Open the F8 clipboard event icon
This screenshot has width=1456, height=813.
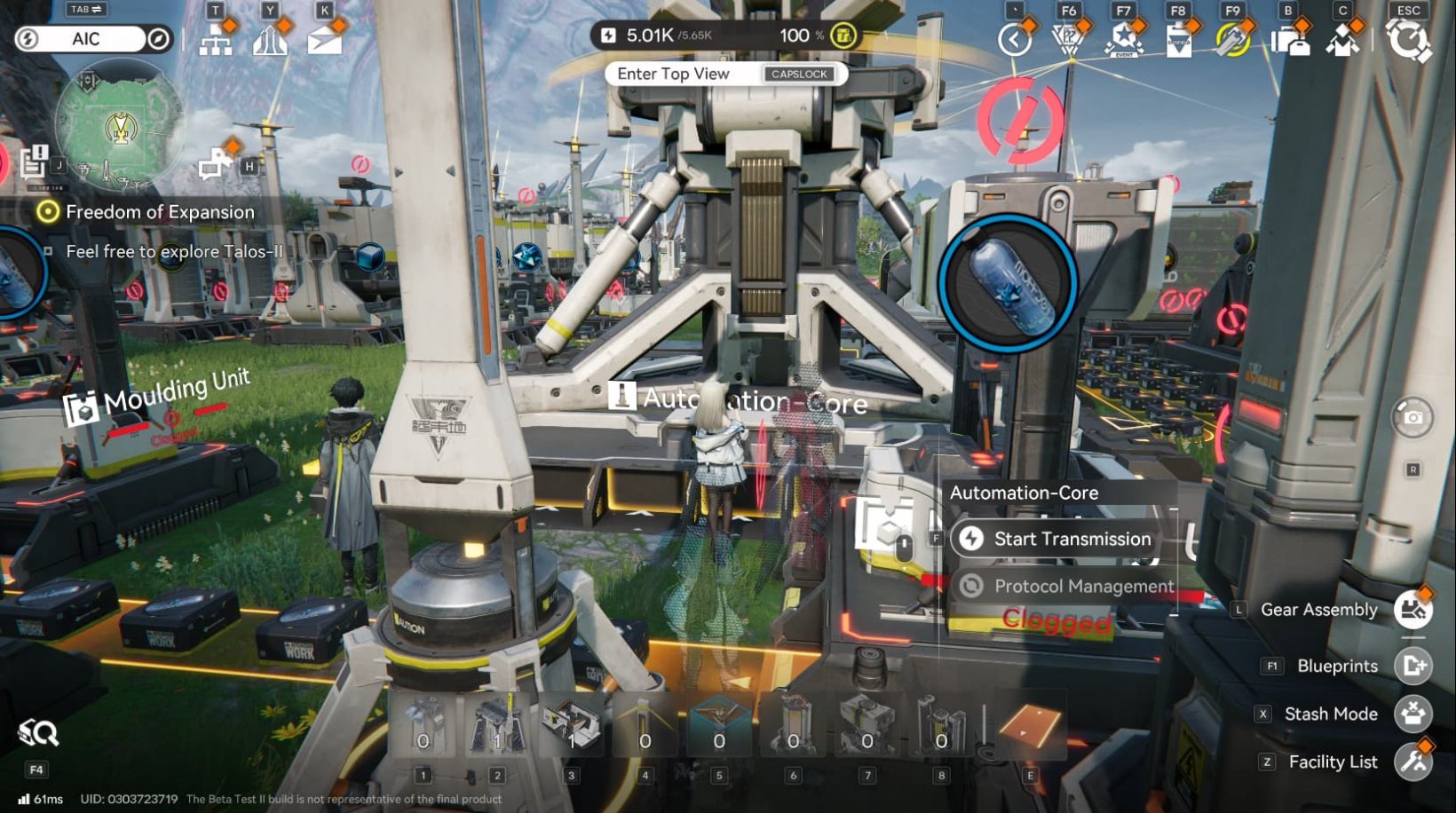pos(1179,39)
